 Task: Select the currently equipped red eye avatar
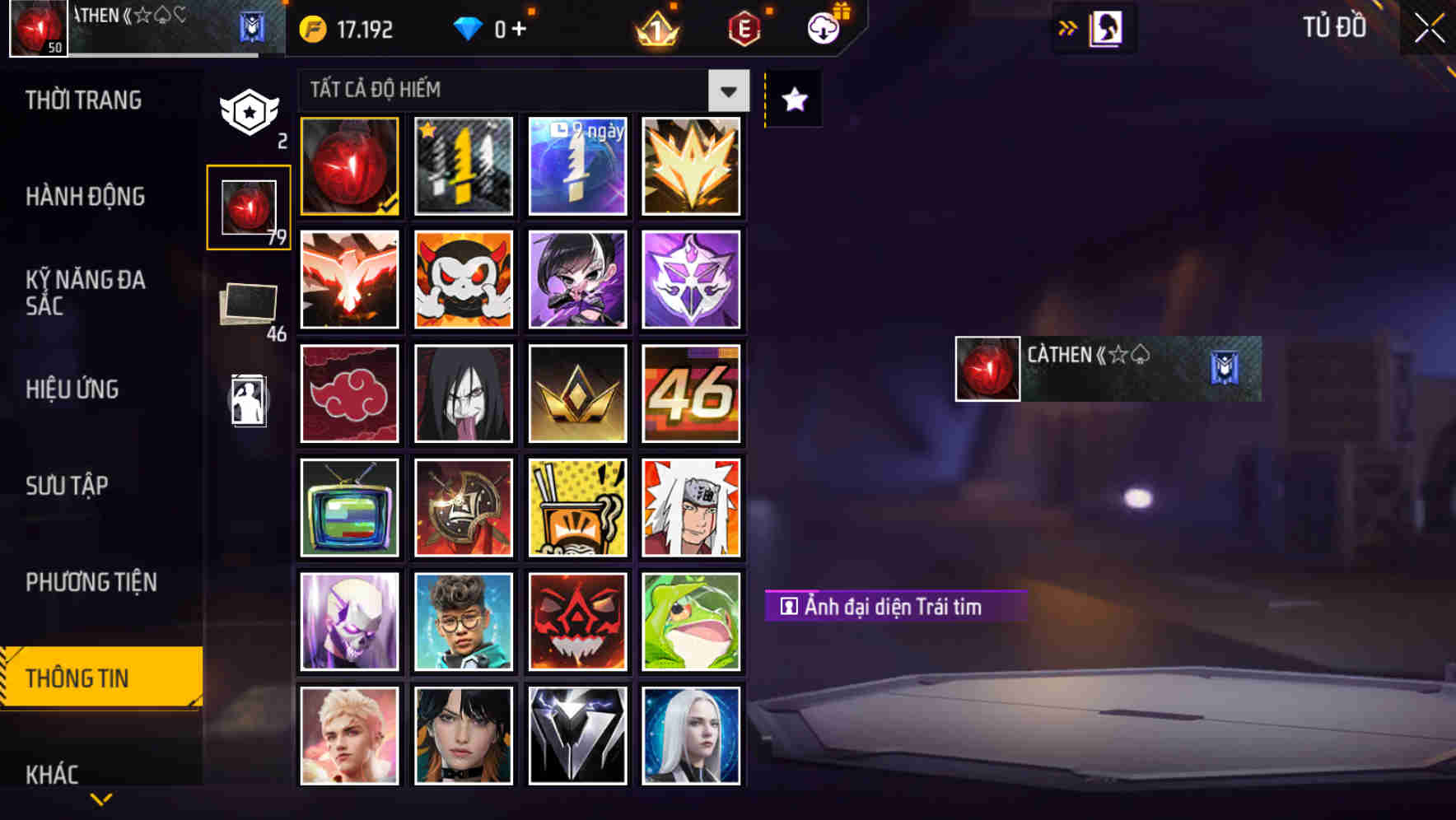point(349,165)
